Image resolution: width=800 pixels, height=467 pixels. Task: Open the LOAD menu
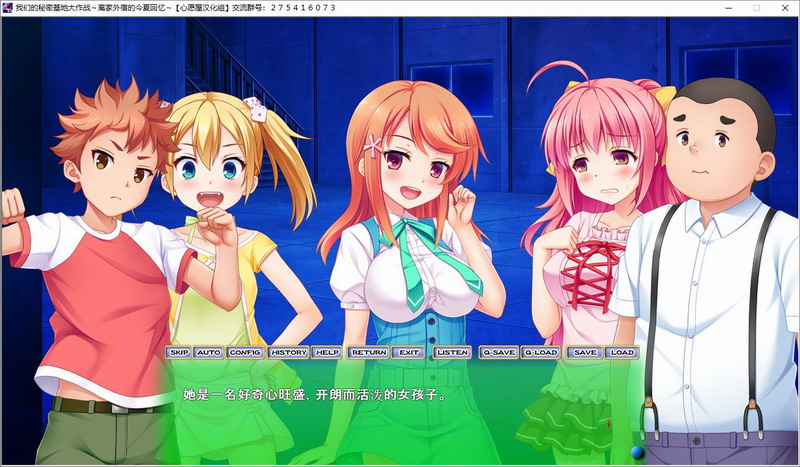coord(621,352)
